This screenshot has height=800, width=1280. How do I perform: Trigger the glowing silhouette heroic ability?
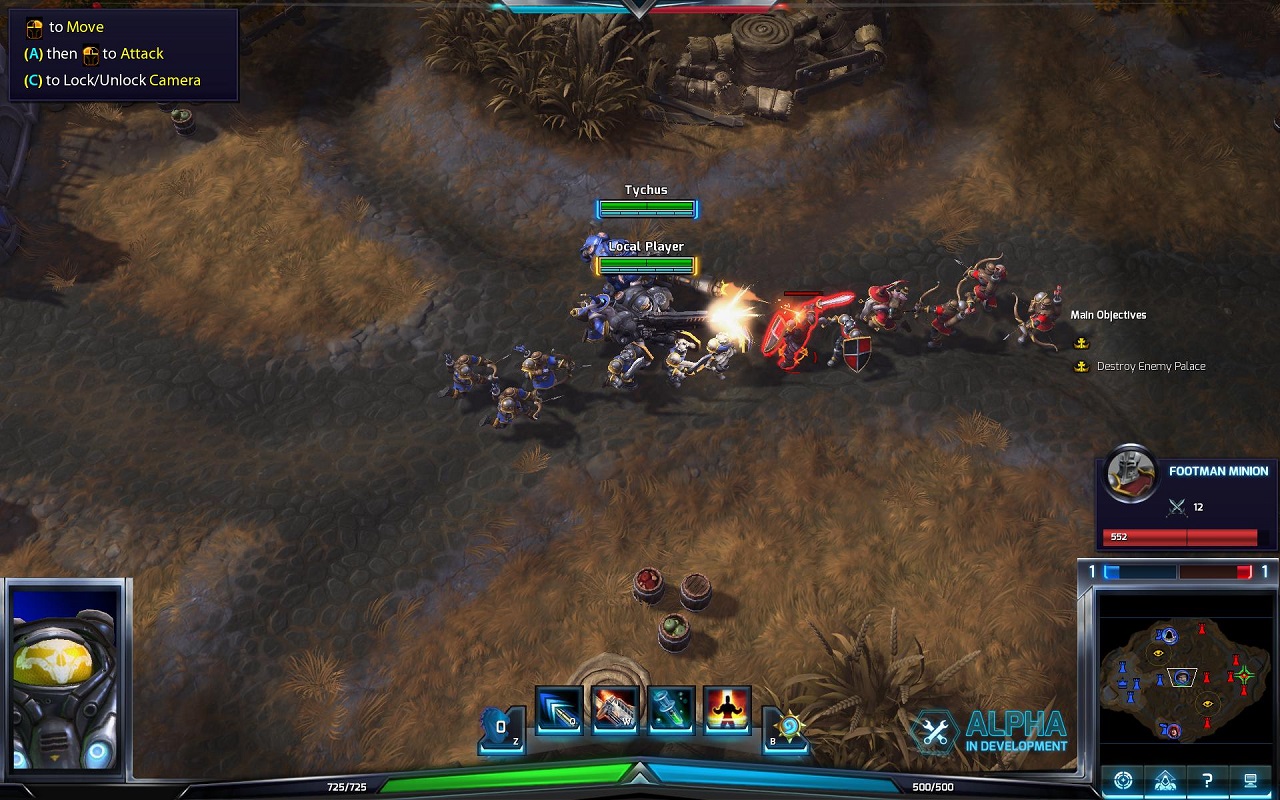(x=727, y=709)
